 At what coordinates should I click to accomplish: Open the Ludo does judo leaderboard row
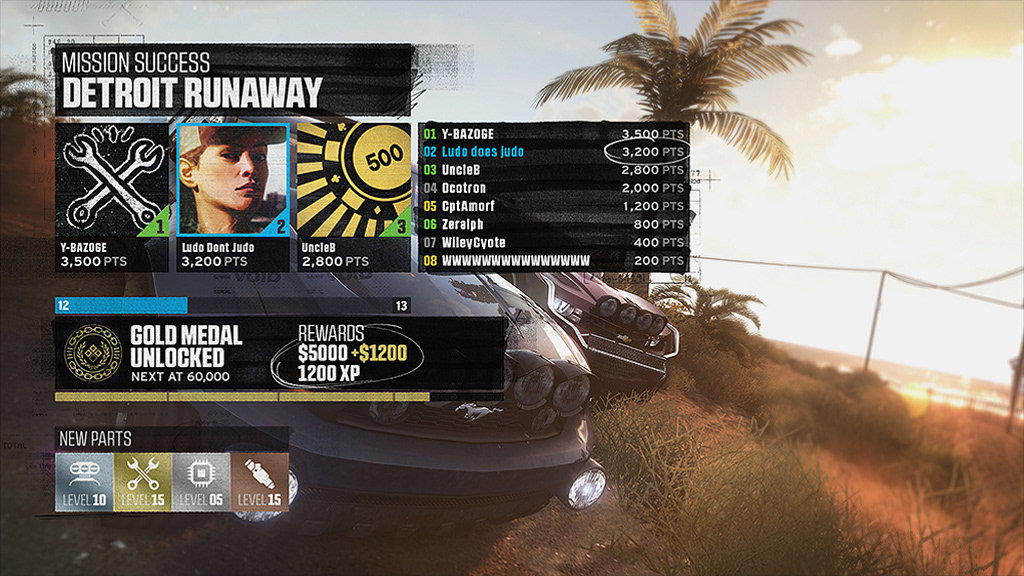[x=554, y=152]
